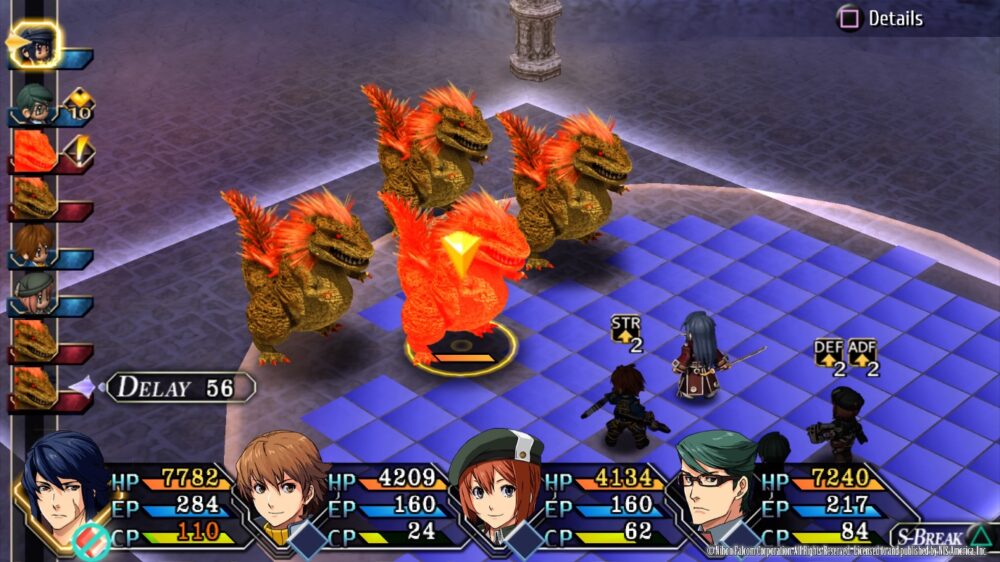This screenshot has height=562, width=1000.
Task: Select the beret girl's turn order entry
Action: click(x=34, y=294)
